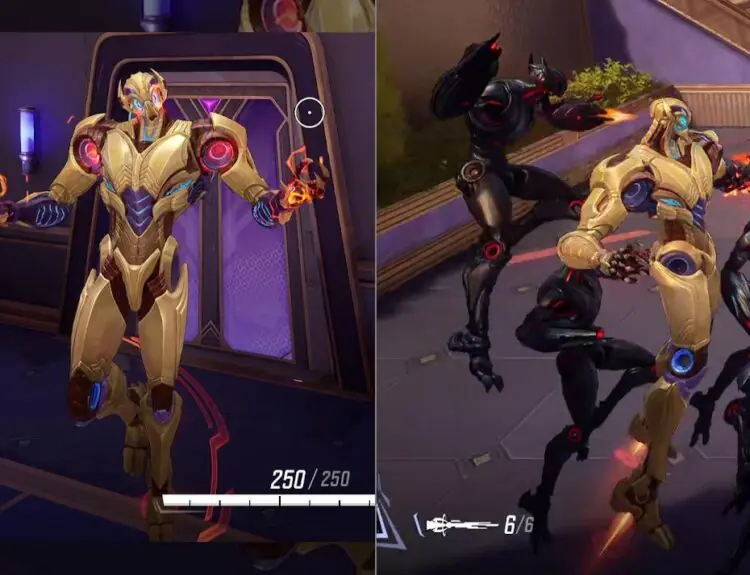Click the weapon icon beside the ammo count

coord(461,523)
